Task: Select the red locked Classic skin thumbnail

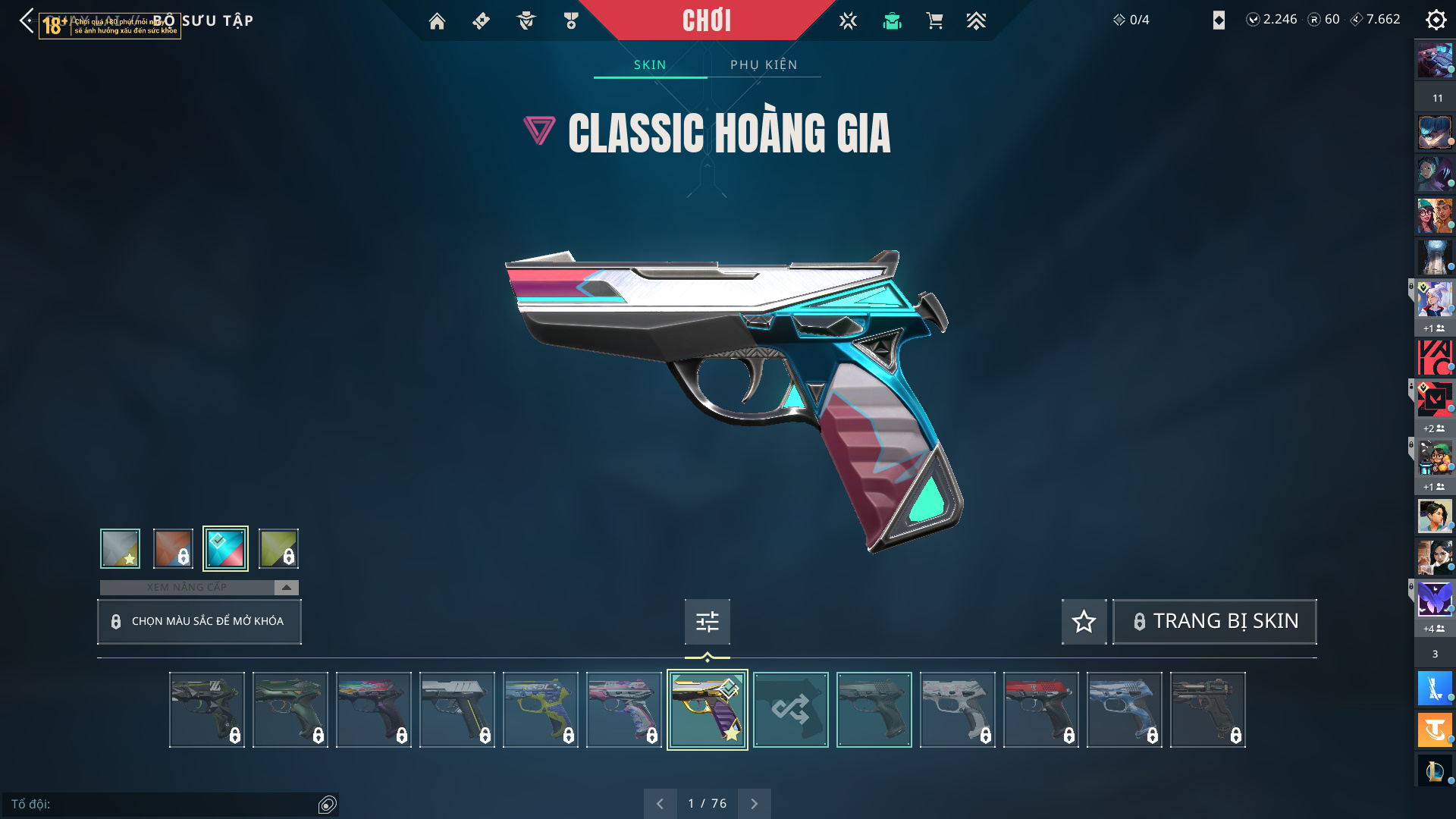Action: tap(1040, 710)
